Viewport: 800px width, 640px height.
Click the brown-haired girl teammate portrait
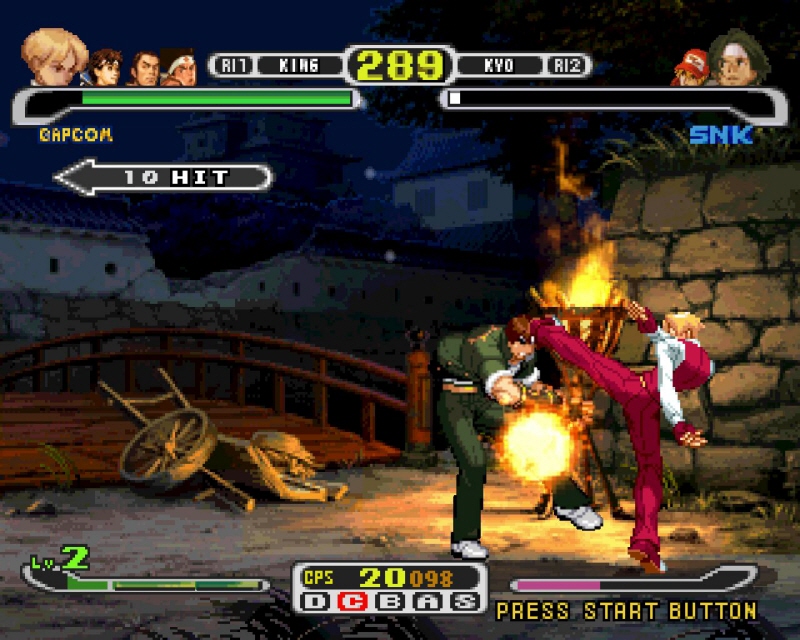coord(105,67)
